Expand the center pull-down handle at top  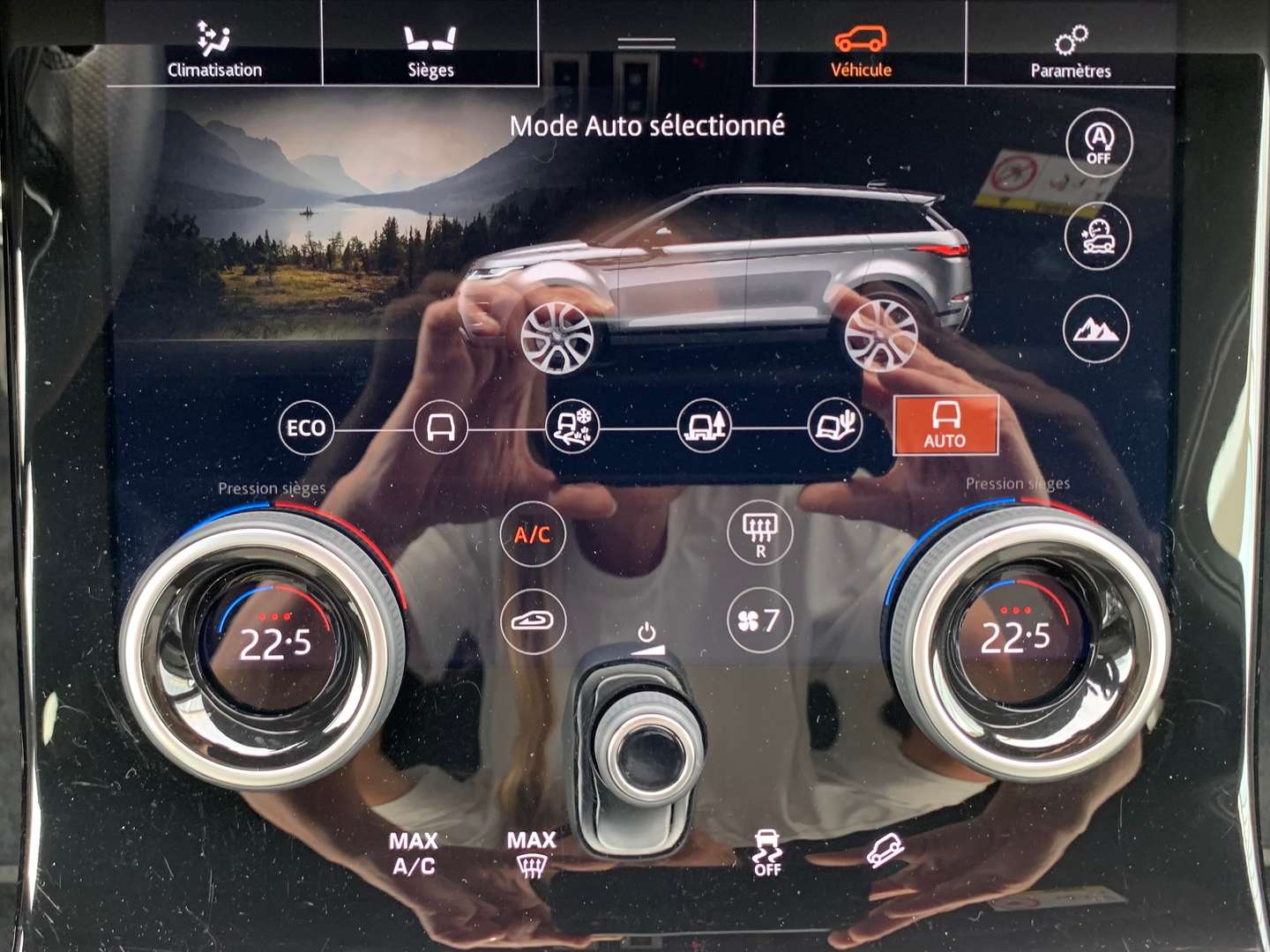[x=646, y=42]
